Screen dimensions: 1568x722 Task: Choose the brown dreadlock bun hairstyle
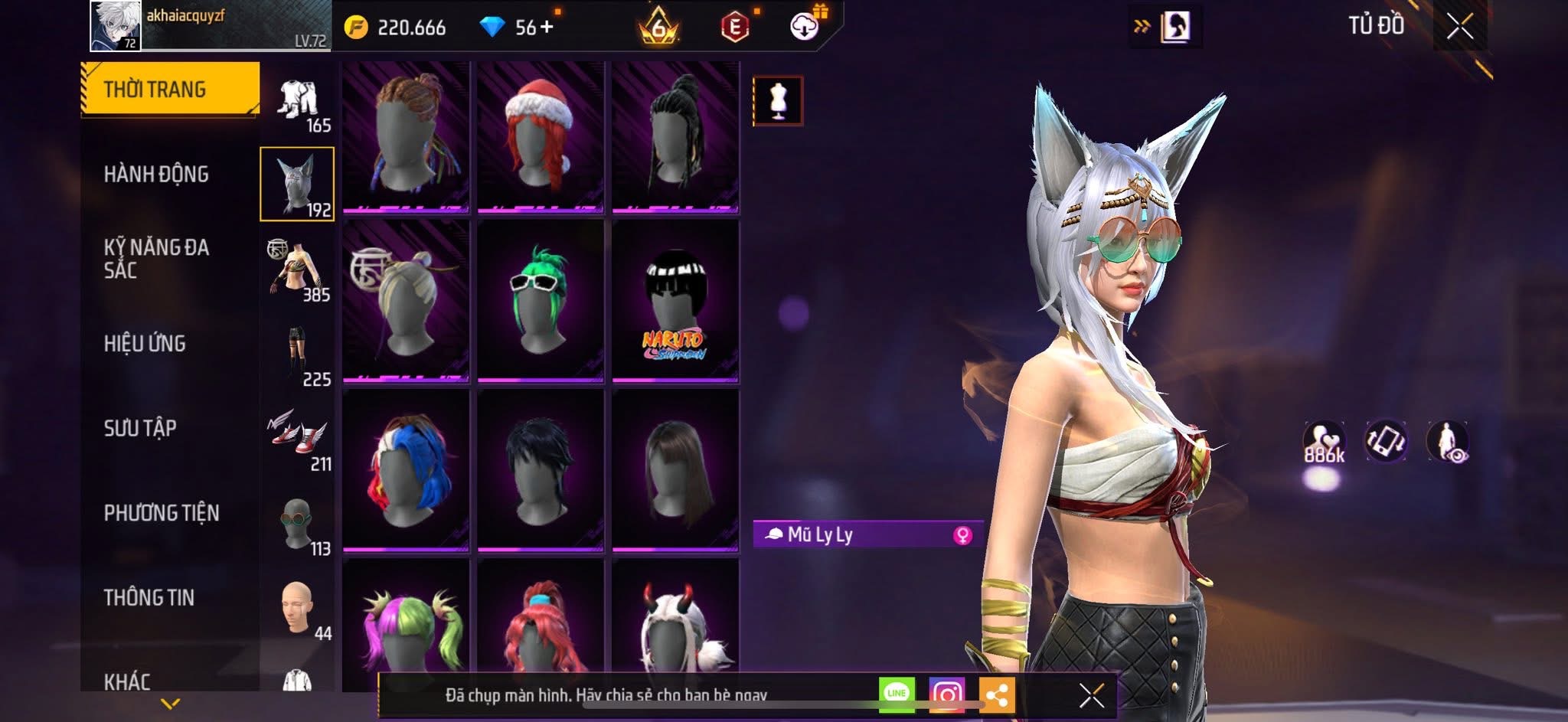coord(406,136)
